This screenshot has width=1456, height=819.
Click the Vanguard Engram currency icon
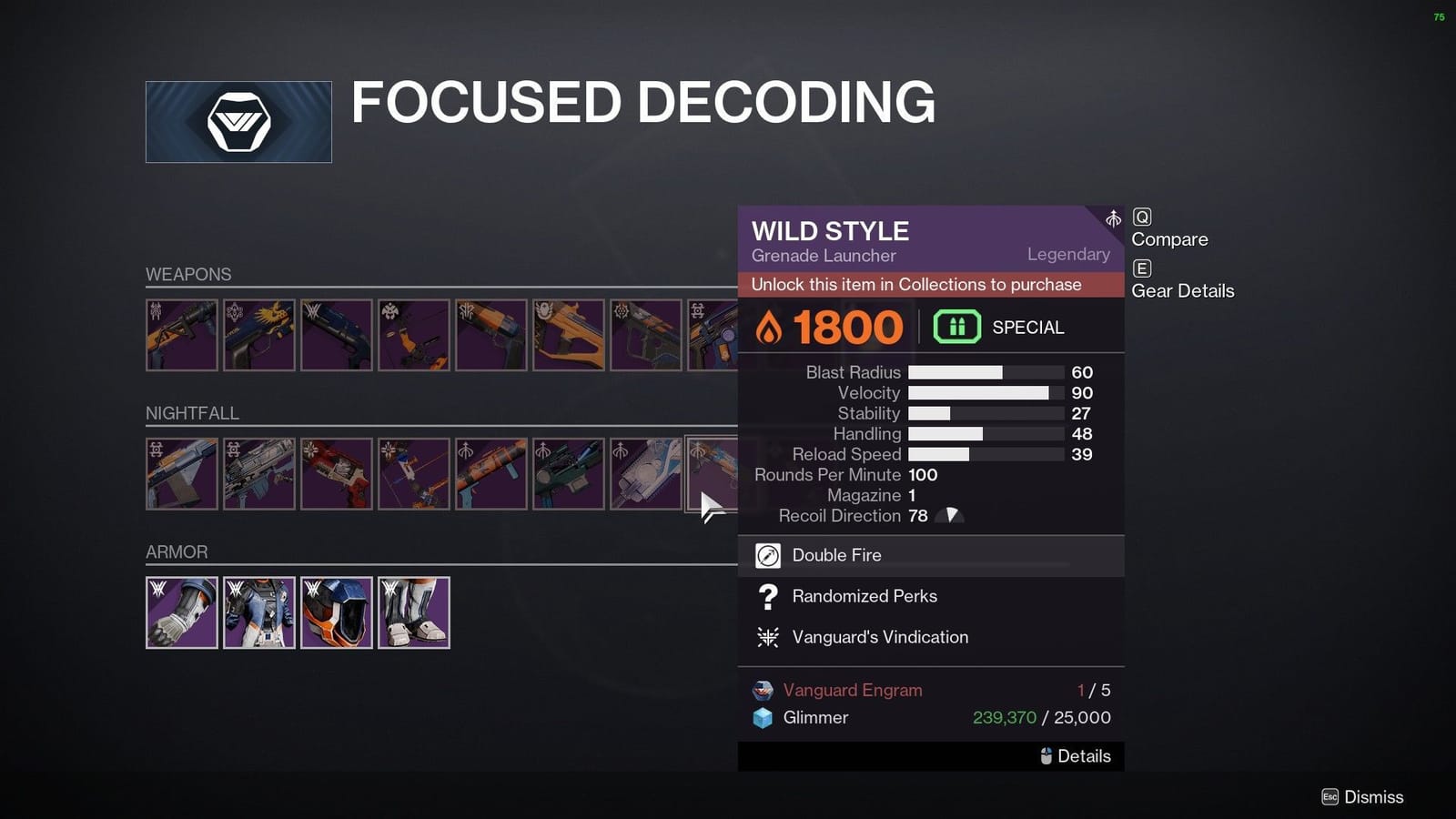[763, 690]
